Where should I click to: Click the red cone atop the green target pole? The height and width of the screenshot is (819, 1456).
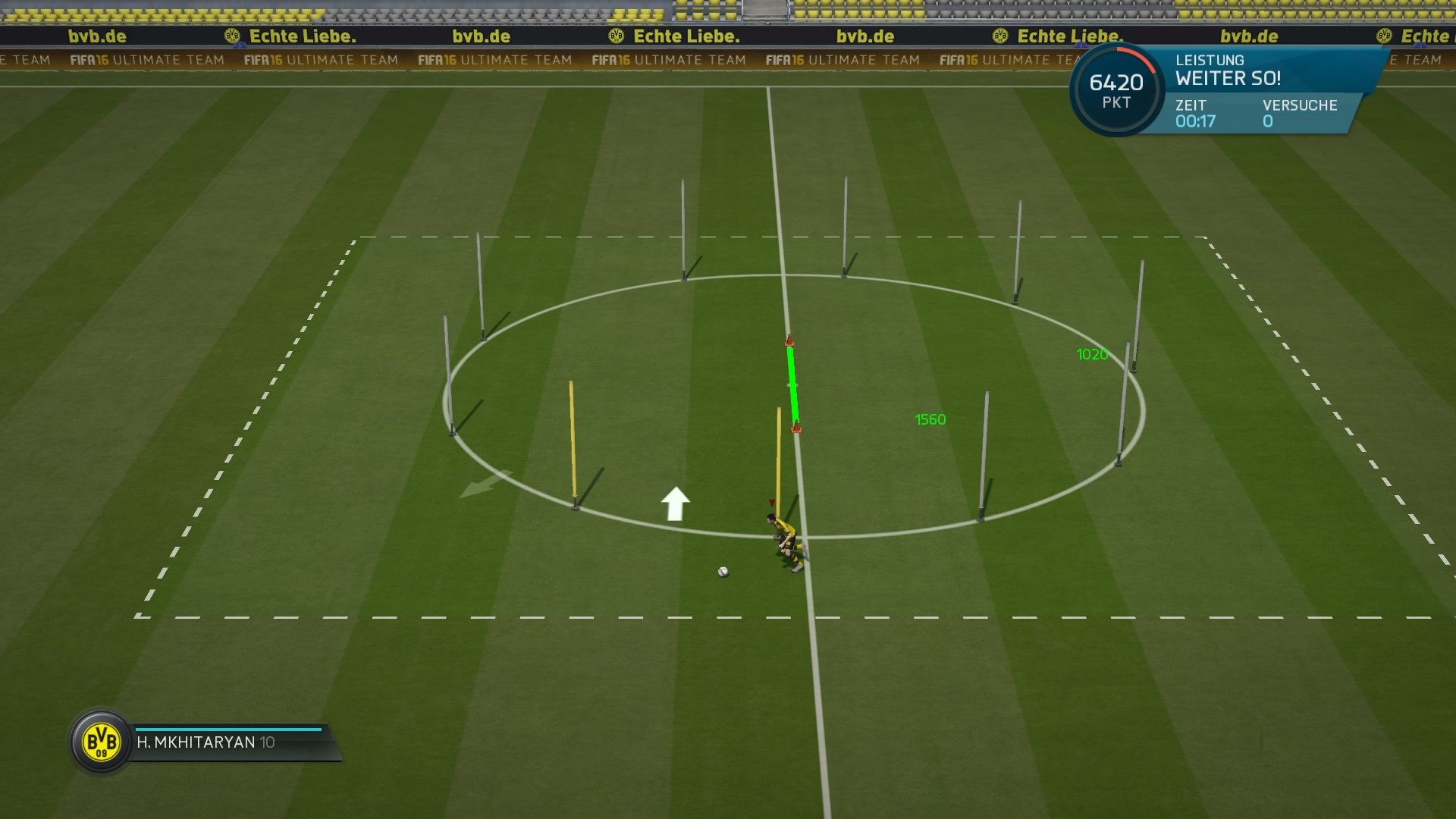point(790,341)
